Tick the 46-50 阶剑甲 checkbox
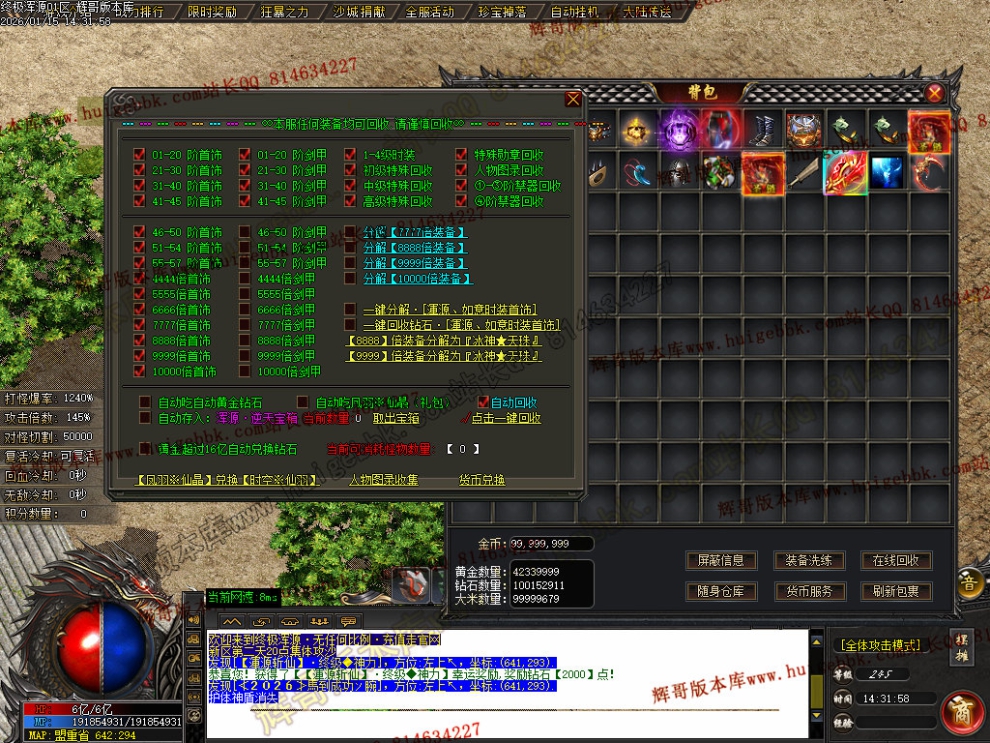990x743 pixels. point(246,232)
